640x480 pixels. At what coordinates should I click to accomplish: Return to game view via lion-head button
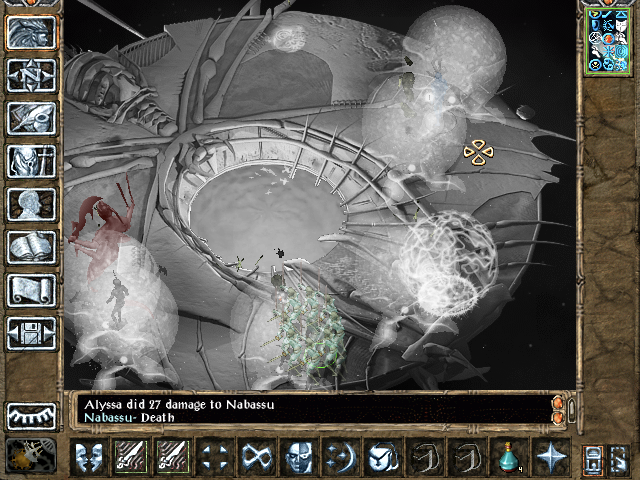[x=32, y=32]
